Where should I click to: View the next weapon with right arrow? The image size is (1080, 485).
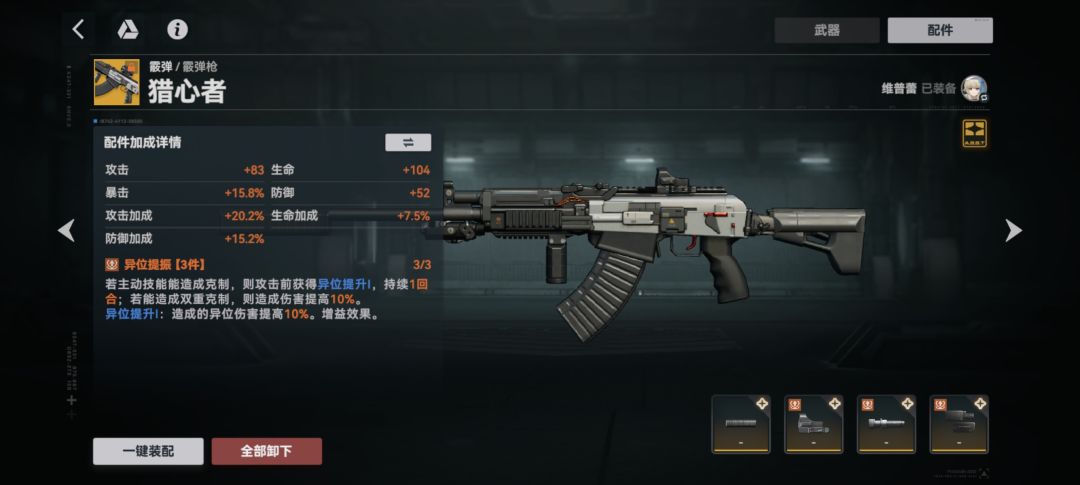[1012, 231]
